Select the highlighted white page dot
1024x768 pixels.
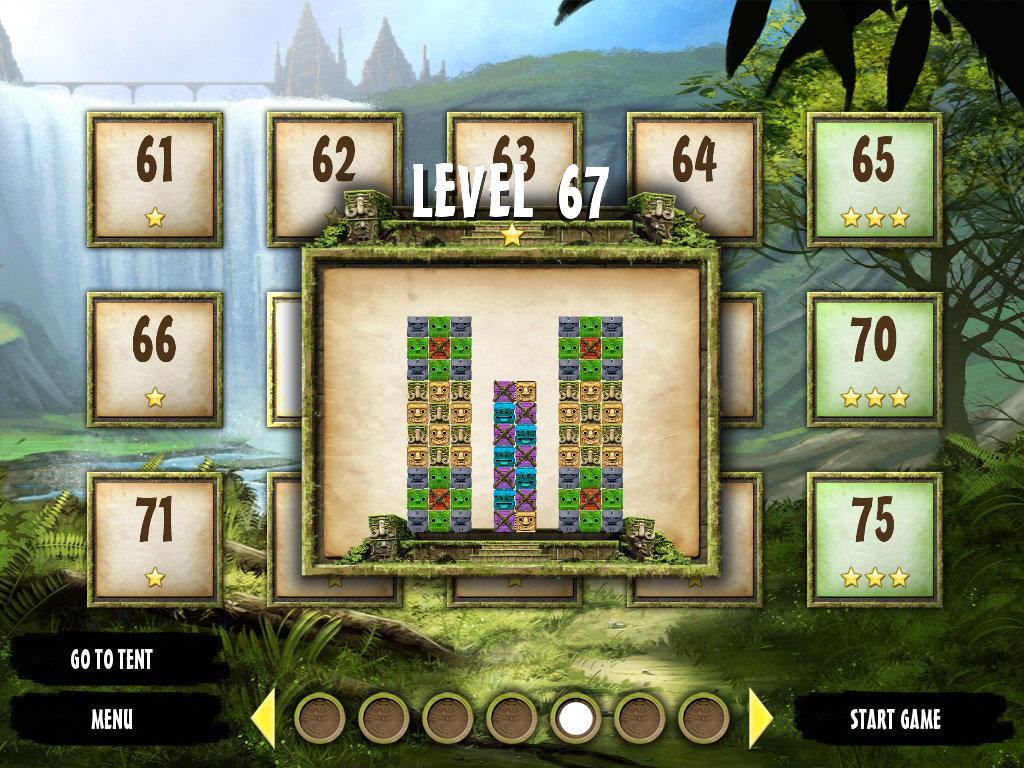point(576,718)
